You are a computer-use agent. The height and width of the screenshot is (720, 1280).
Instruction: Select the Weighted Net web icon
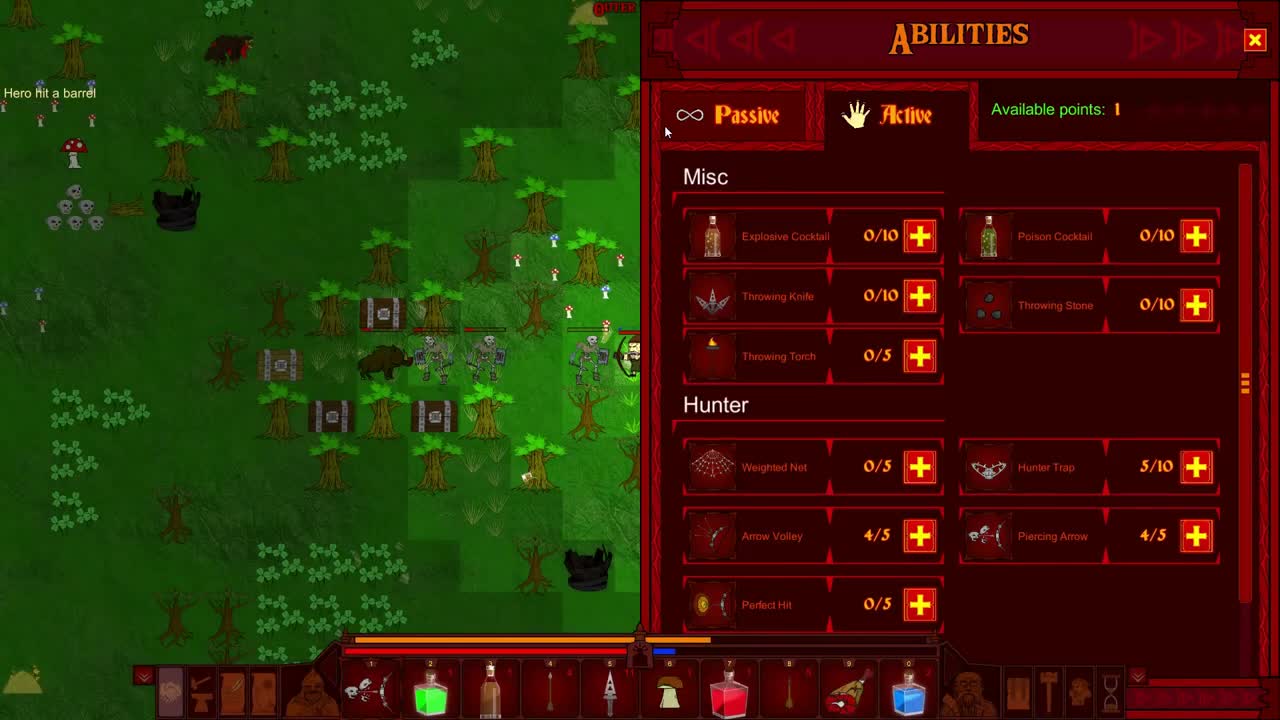click(x=712, y=466)
